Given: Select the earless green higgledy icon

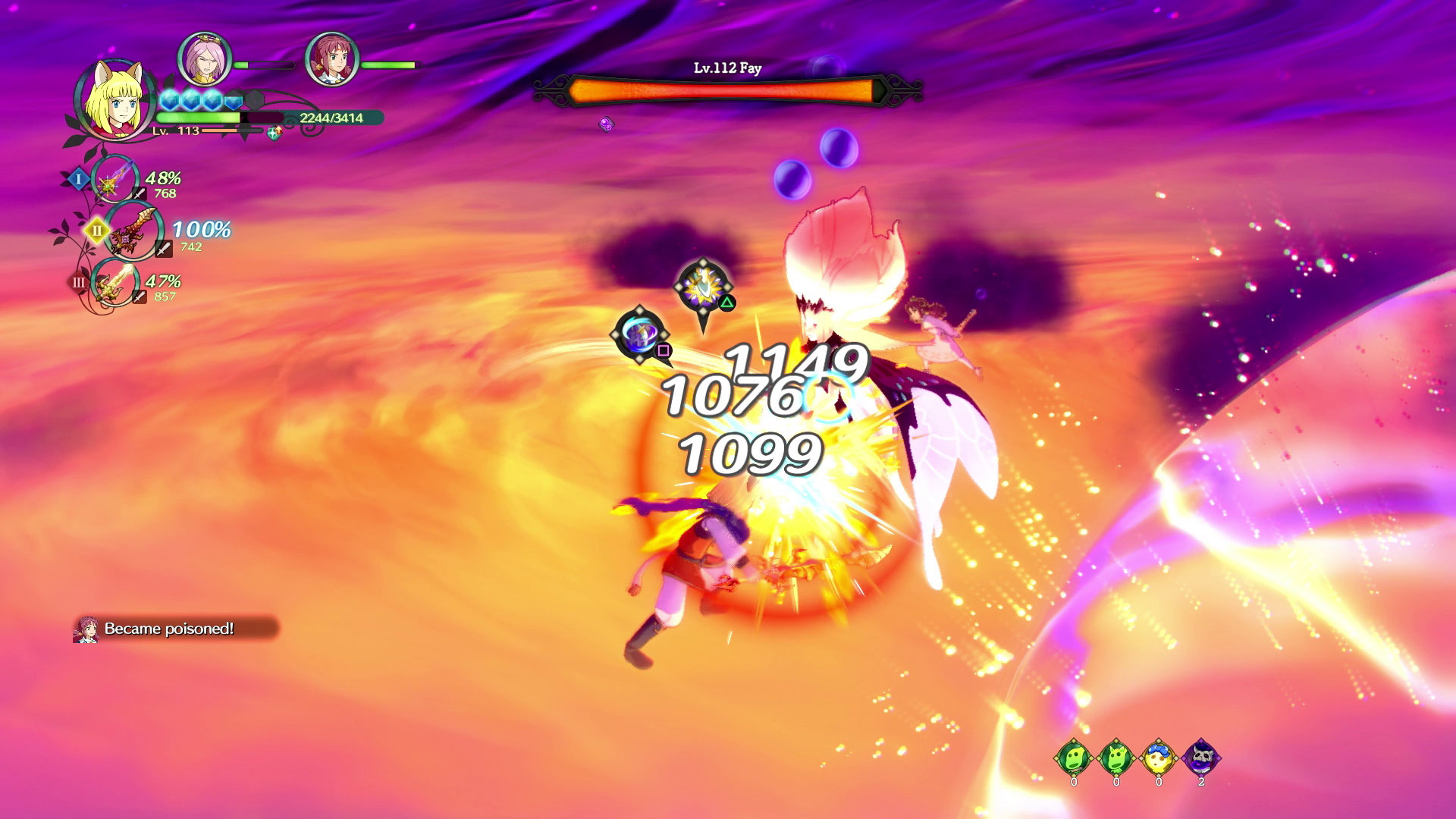Looking at the screenshot, I should [1074, 757].
